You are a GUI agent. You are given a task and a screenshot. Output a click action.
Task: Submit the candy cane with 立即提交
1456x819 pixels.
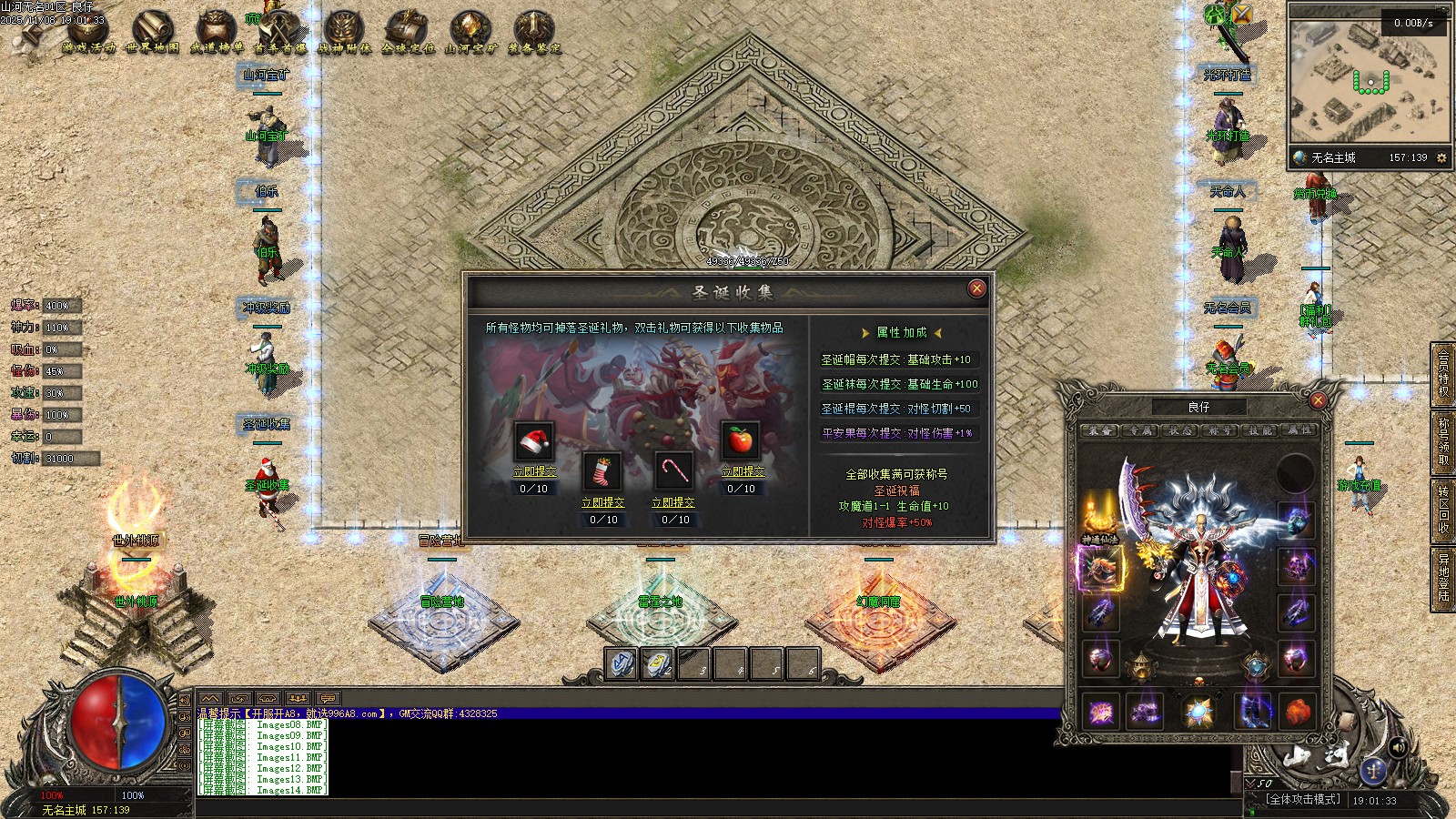click(672, 502)
